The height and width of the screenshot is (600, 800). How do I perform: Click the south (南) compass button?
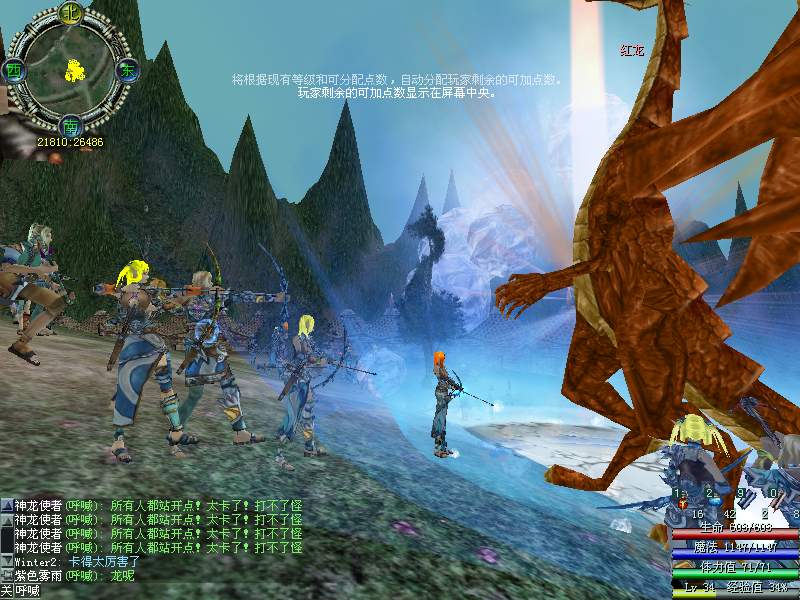pyautogui.click(x=70, y=126)
